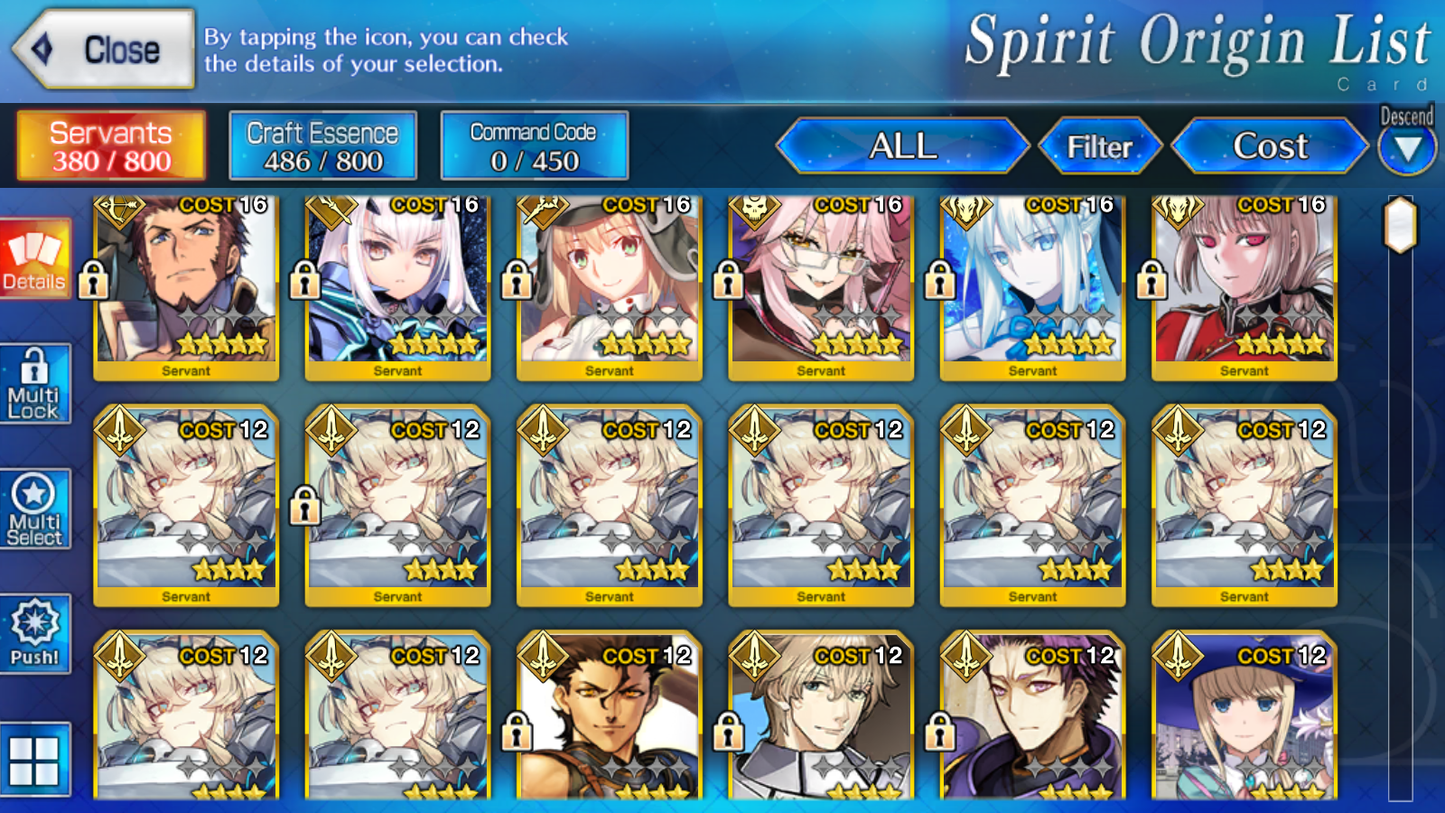
Task: Change the Cost sort order
Action: [1268, 146]
